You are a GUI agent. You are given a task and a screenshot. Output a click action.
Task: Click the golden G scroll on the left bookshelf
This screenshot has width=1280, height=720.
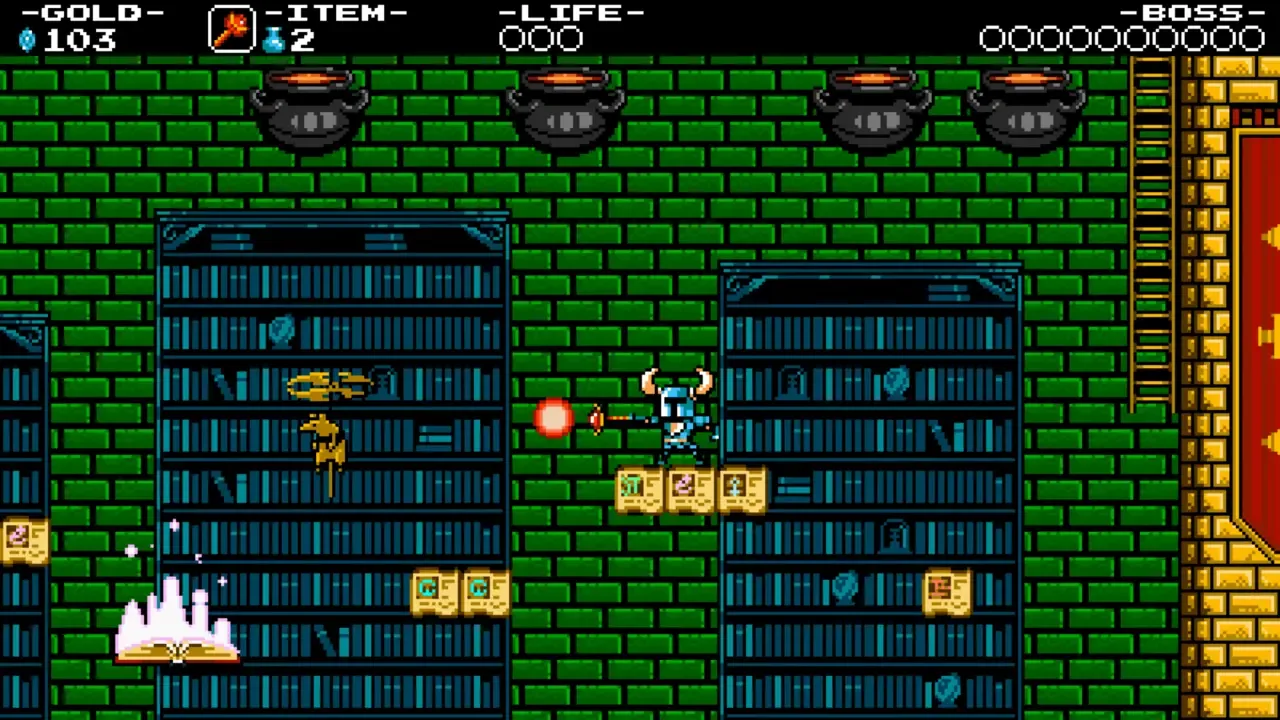432,590
